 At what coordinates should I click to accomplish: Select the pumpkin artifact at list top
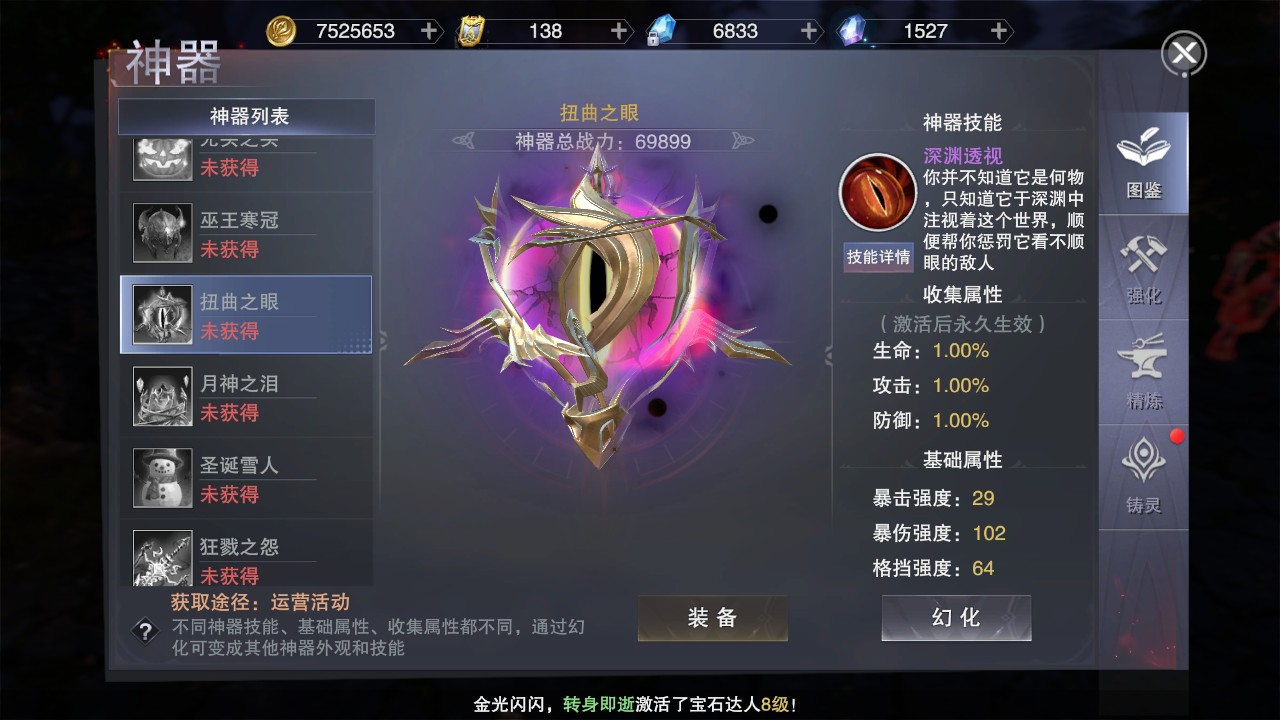(x=246, y=158)
